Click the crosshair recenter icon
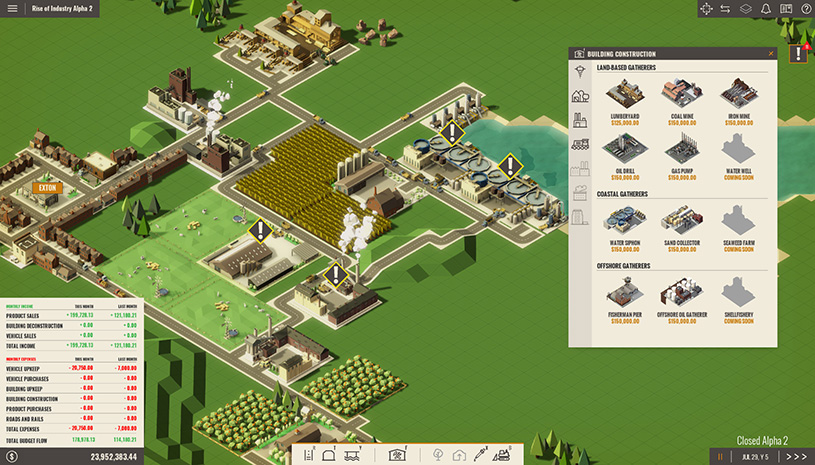The height and width of the screenshot is (465, 815). tap(706, 9)
